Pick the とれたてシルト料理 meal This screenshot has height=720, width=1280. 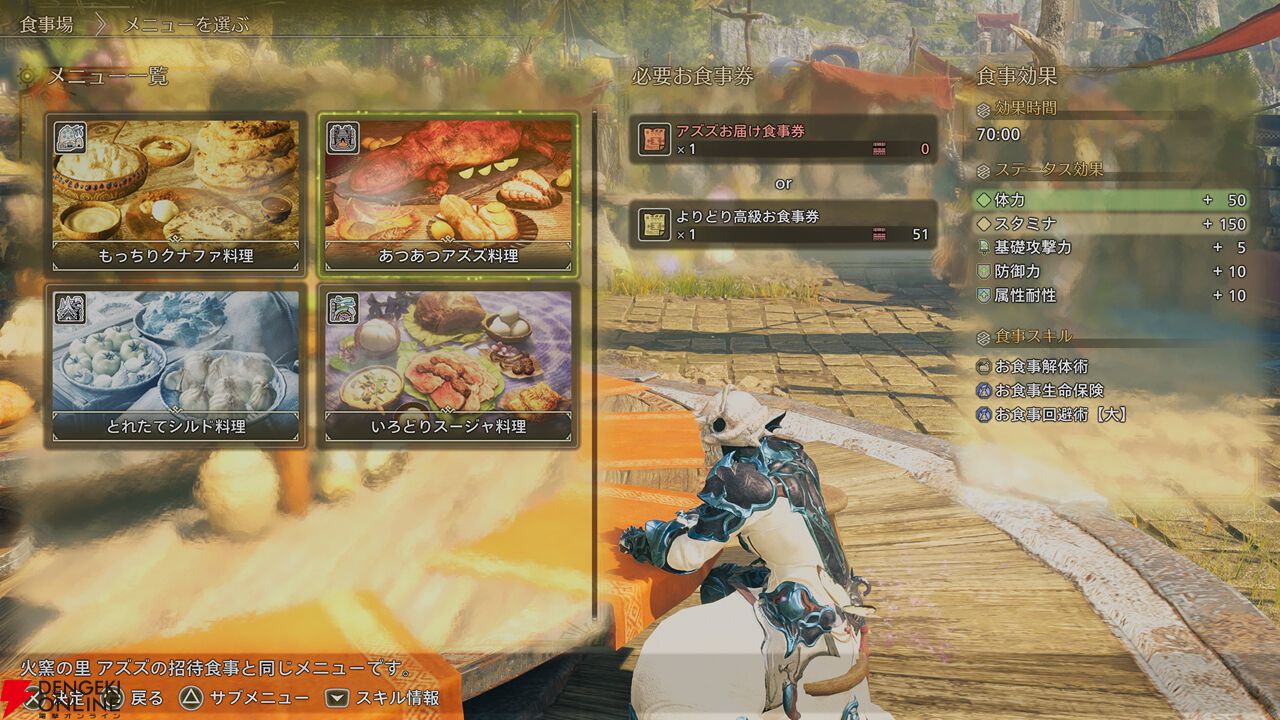(x=176, y=365)
